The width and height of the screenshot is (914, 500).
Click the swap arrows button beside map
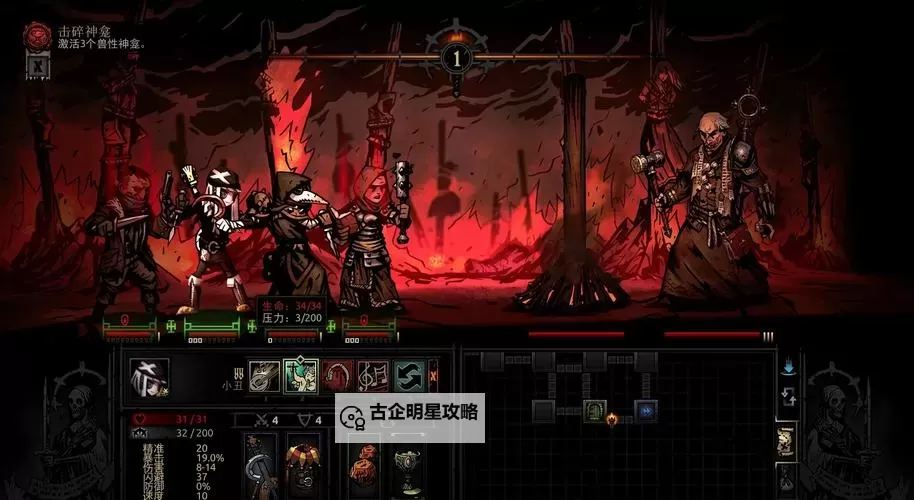click(788, 397)
